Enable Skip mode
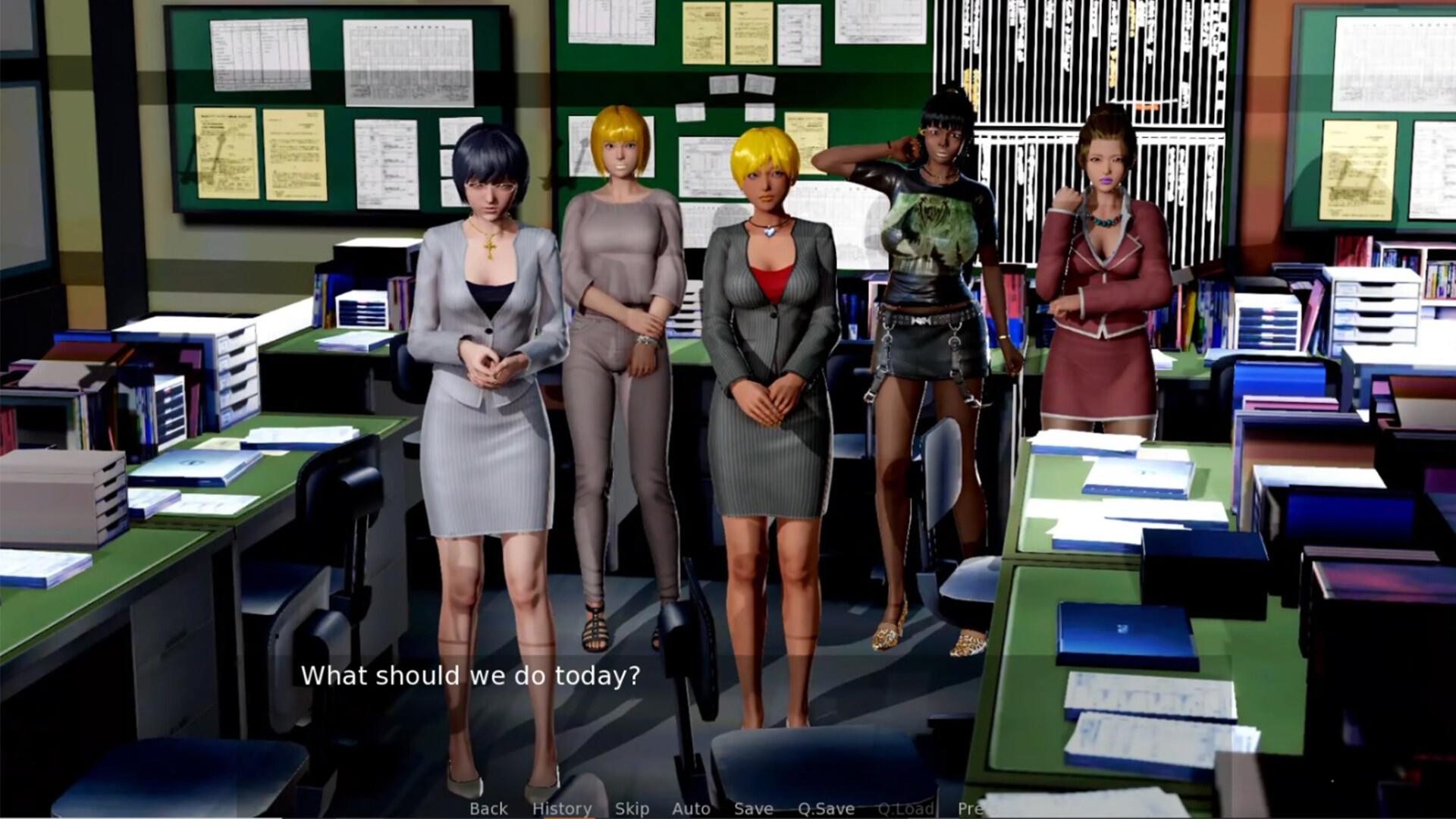 point(633,808)
